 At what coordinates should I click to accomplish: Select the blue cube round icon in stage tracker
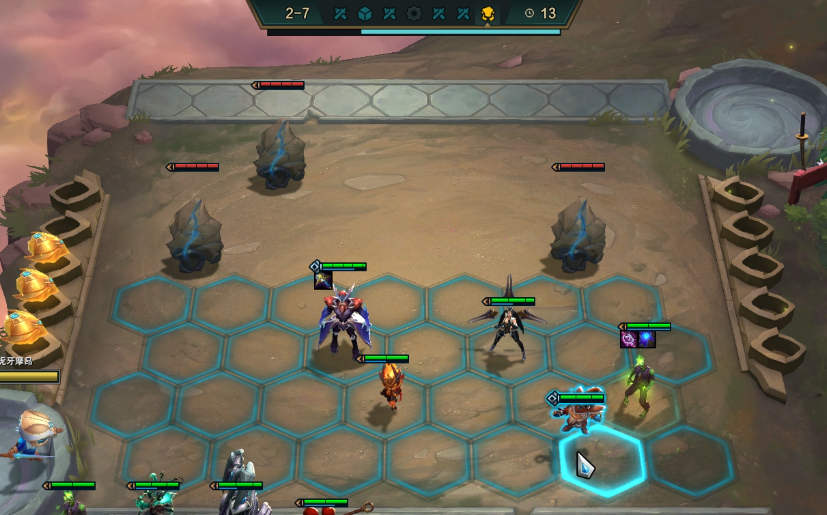point(365,14)
